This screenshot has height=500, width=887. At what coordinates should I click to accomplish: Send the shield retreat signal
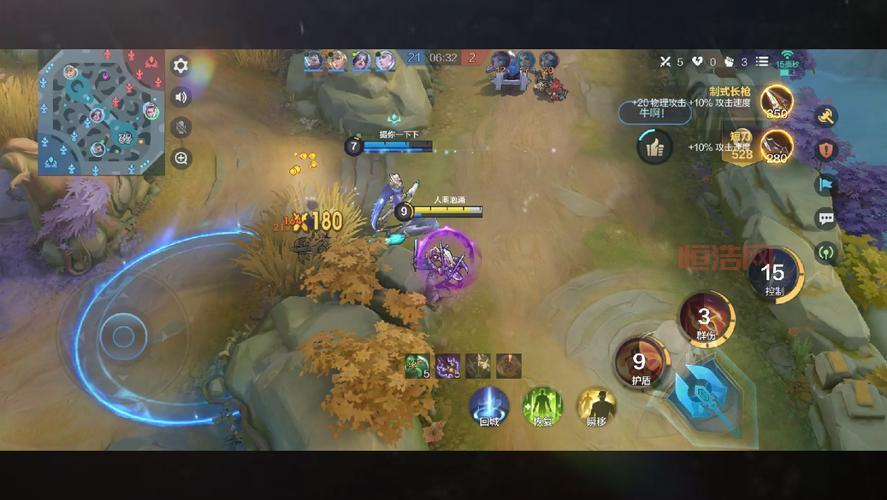(x=826, y=150)
